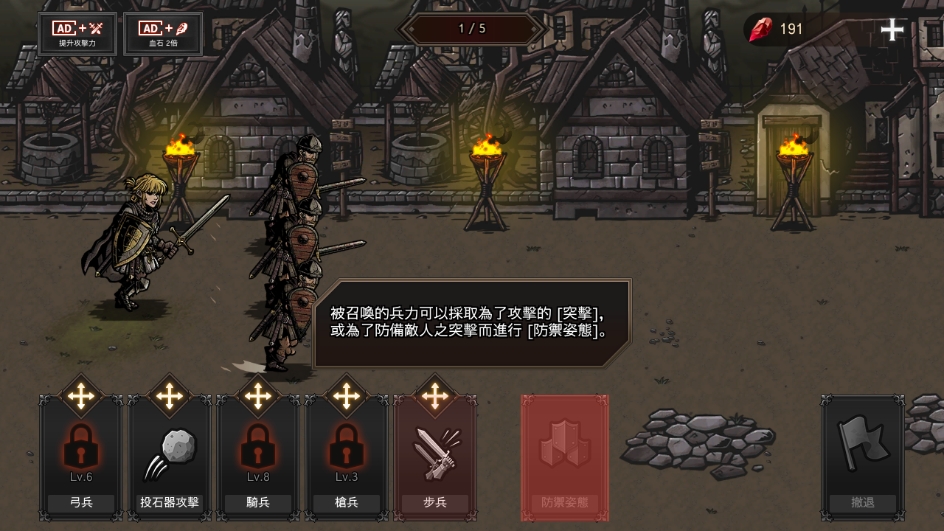
Task: Choose the locked spearman (槍兵) card
Action: click(346, 455)
